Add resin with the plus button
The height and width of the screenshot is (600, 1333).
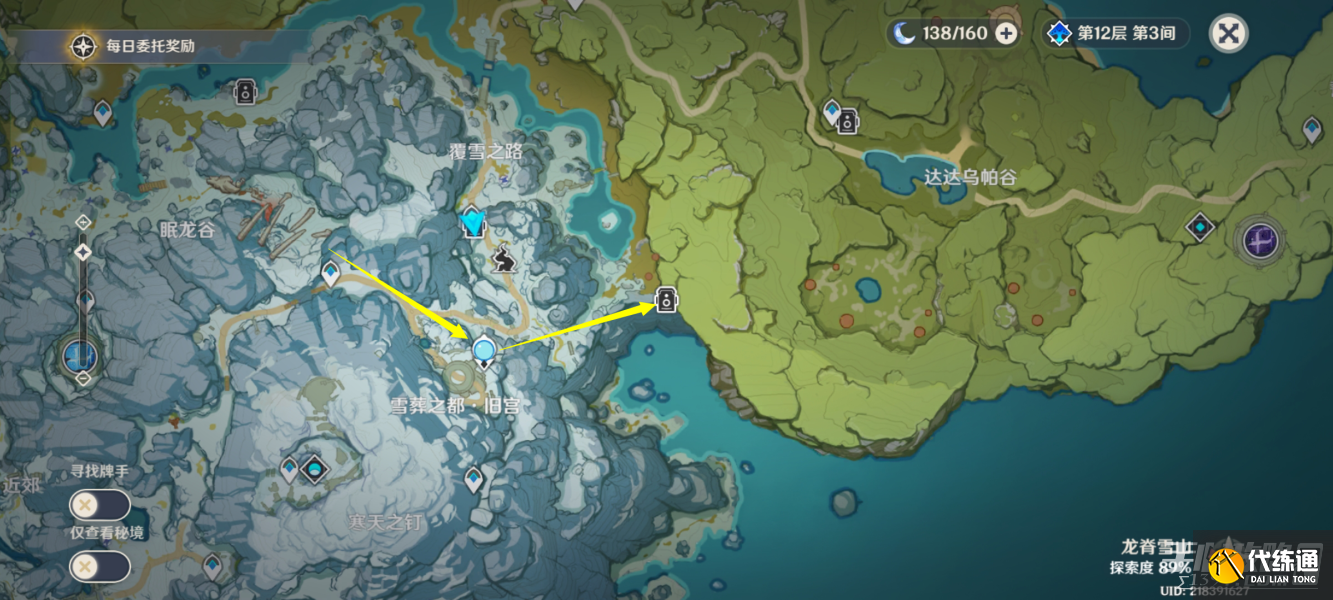click(x=1006, y=33)
